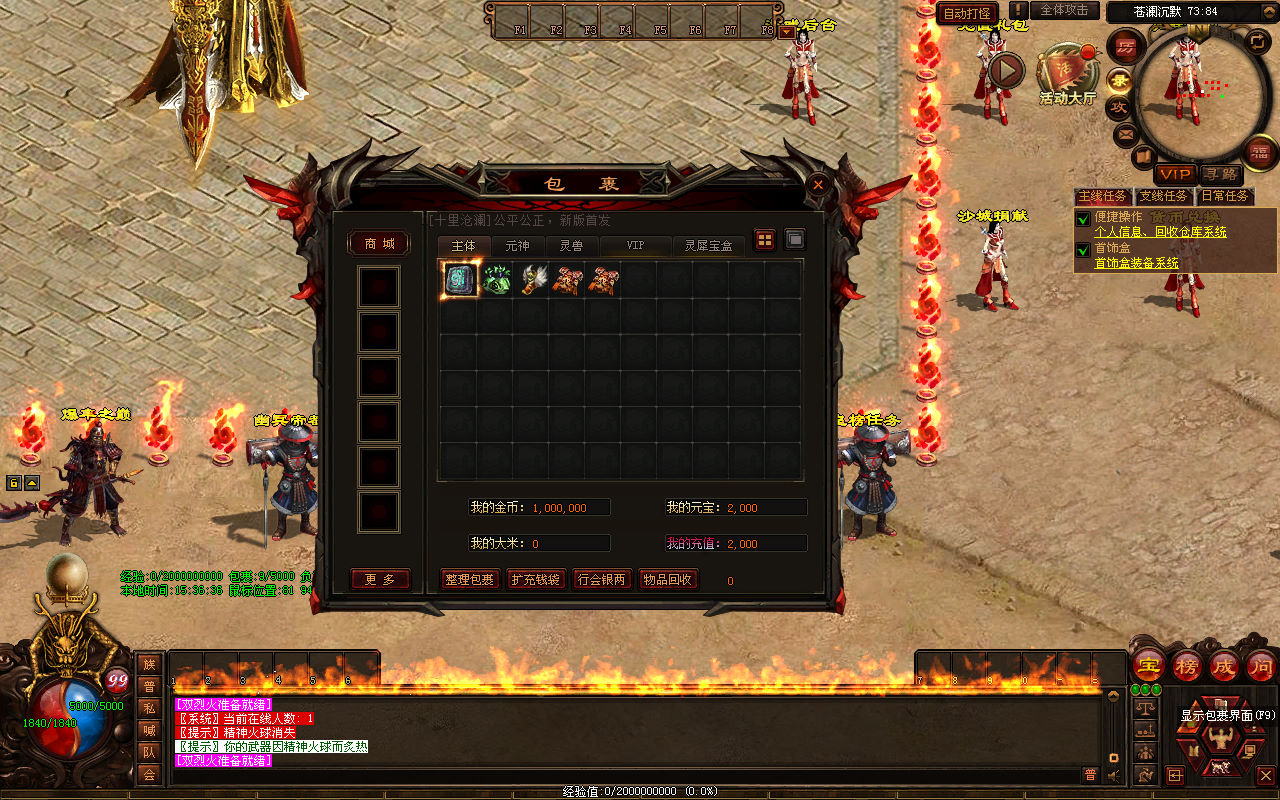
Task: Switch to the 灵兽 tab
Action: click(571, 245)
